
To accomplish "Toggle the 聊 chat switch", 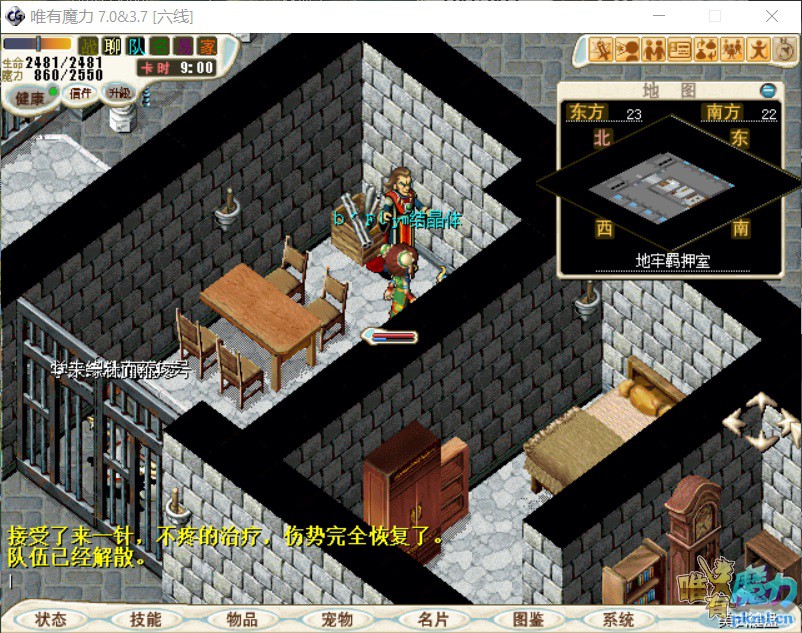I will click(112, 46).
